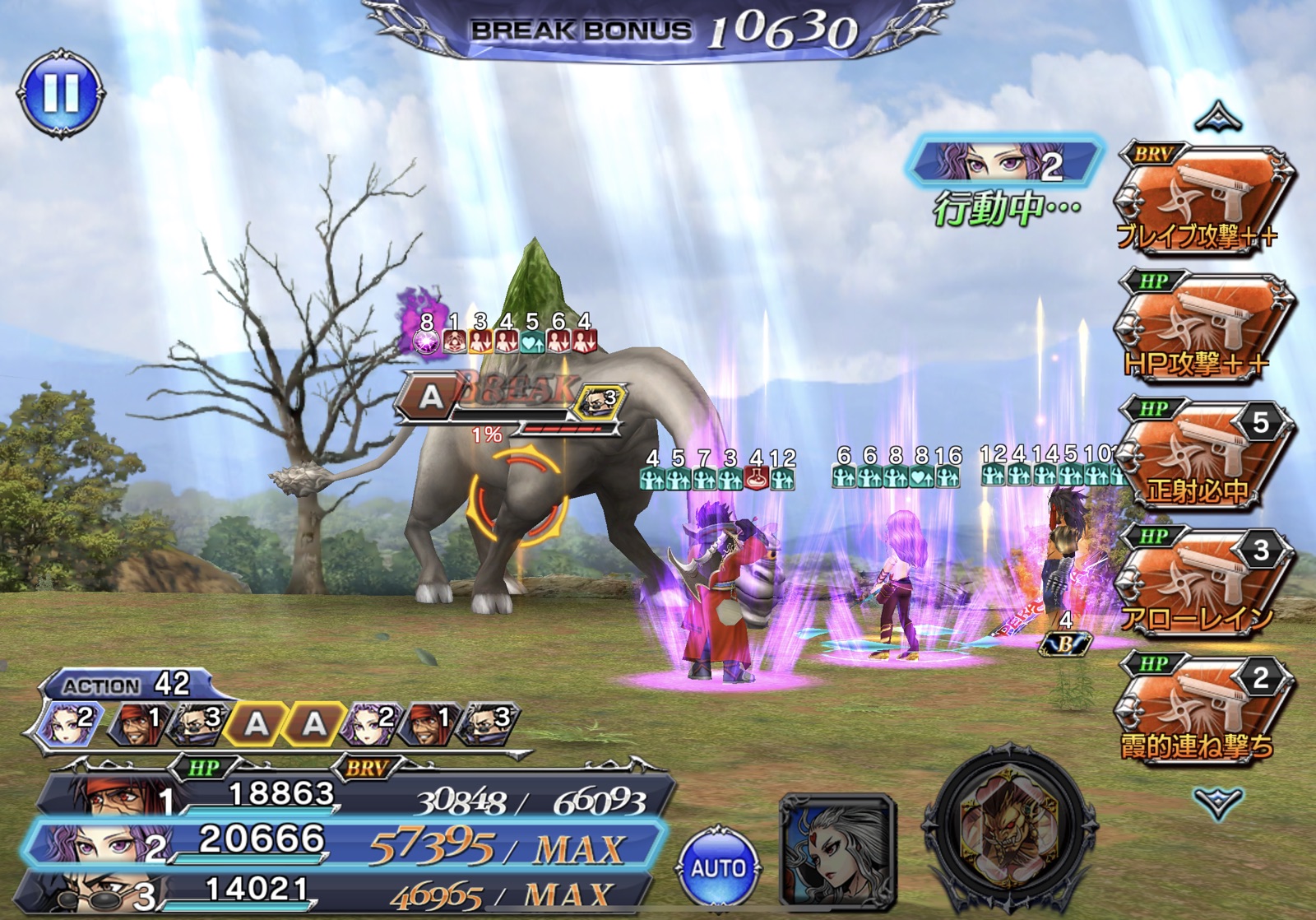Activate the 正射必中 ability
This screenshot has height=920, width=1316.
pyautogui.click(x=1202, y=455)
